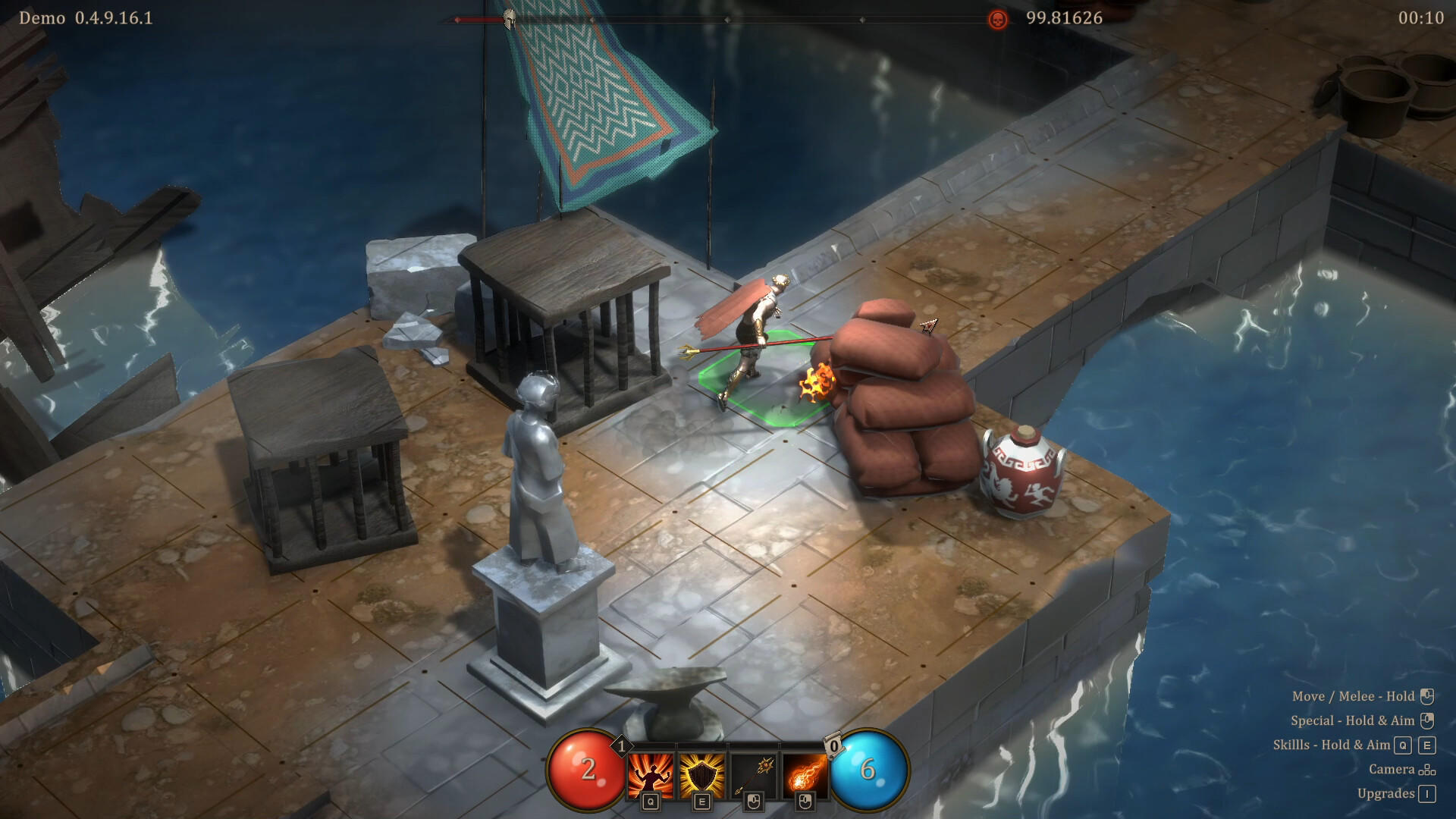
Task: Select the fireball skill in the hotbar
Action: (804, 775)
